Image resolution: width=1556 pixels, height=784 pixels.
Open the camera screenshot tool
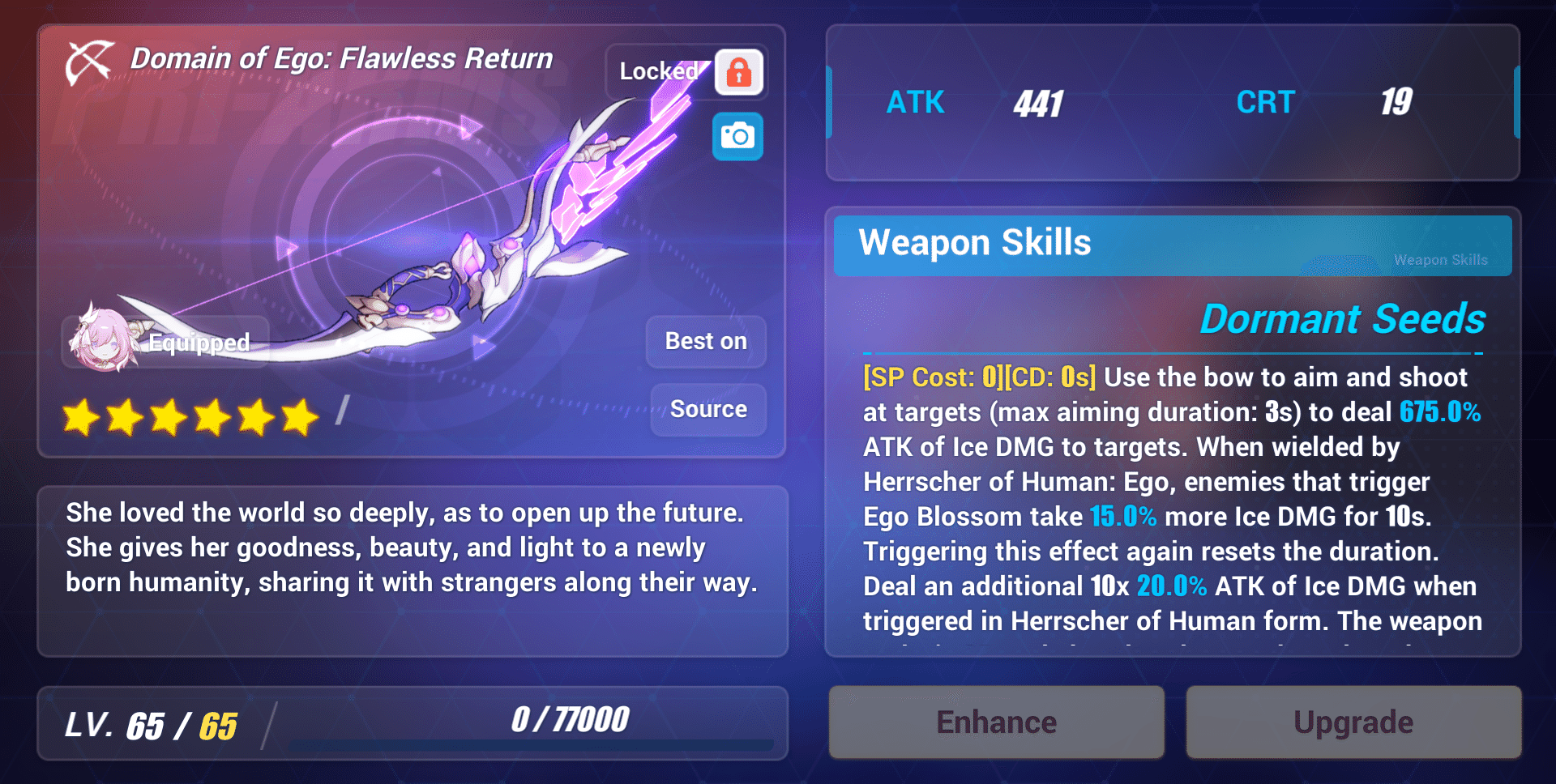tap(737, 137)
